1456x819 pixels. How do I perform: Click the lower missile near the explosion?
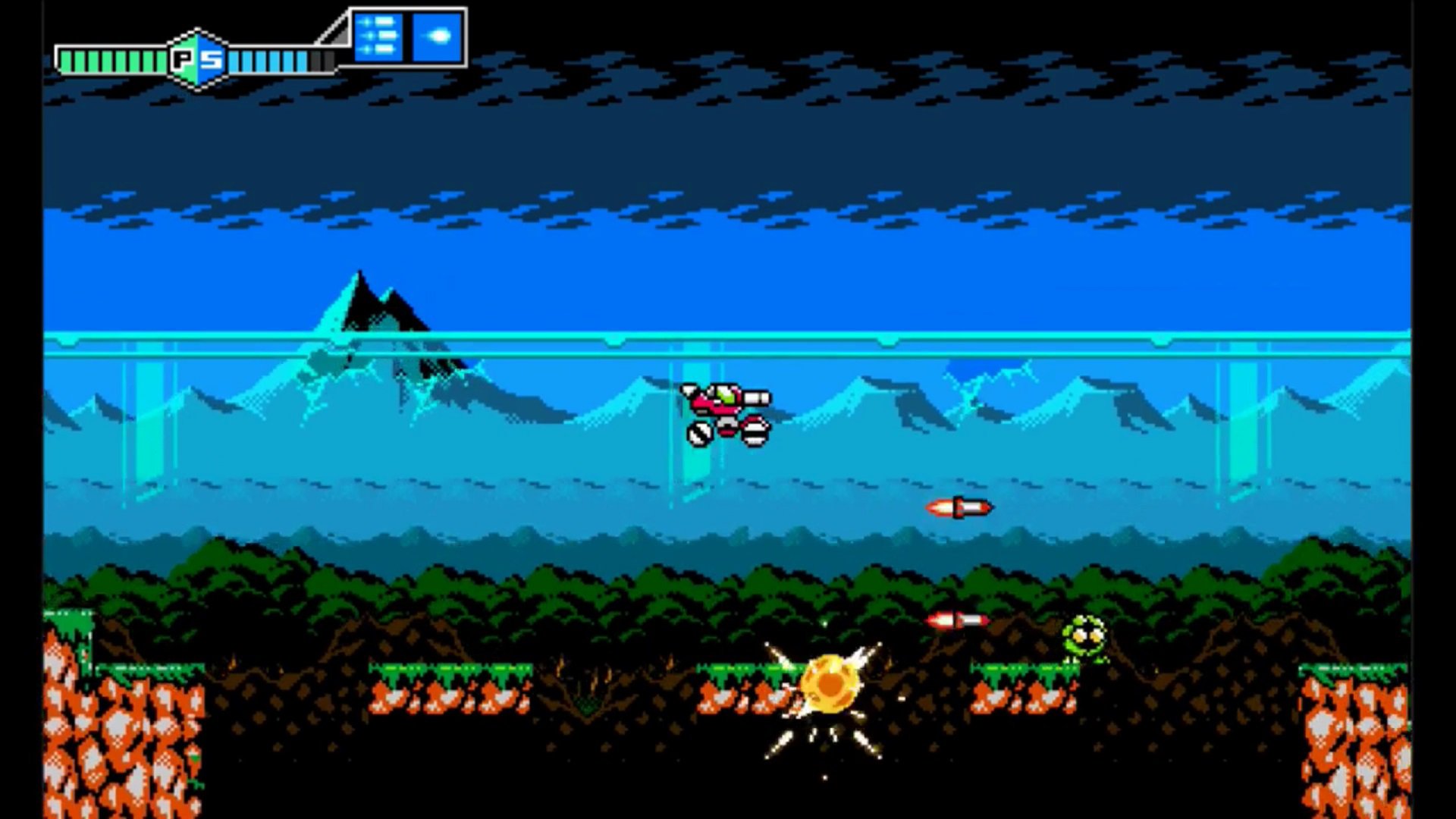click(x=958, y=620)
